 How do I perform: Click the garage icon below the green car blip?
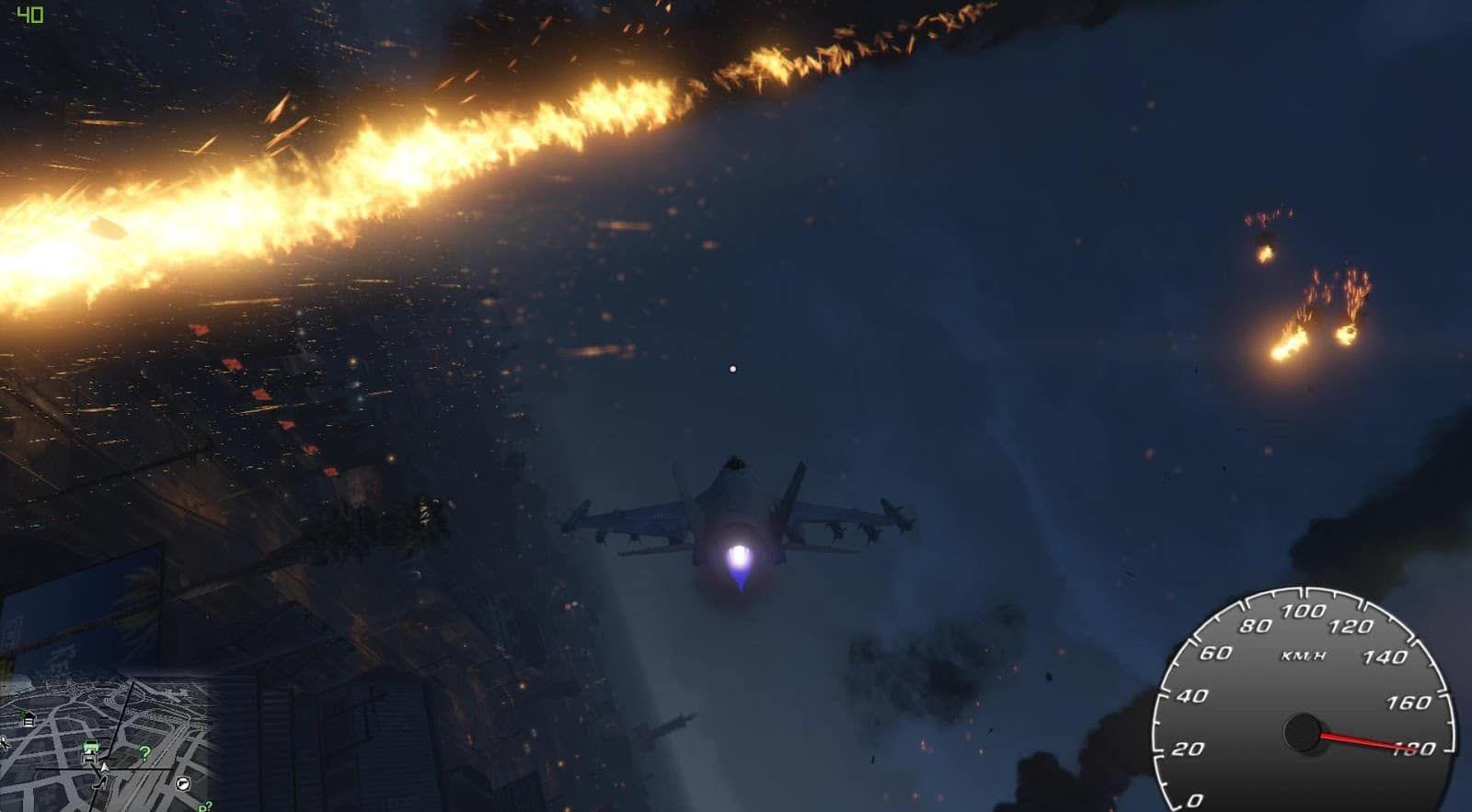click(x=90, y=758)
